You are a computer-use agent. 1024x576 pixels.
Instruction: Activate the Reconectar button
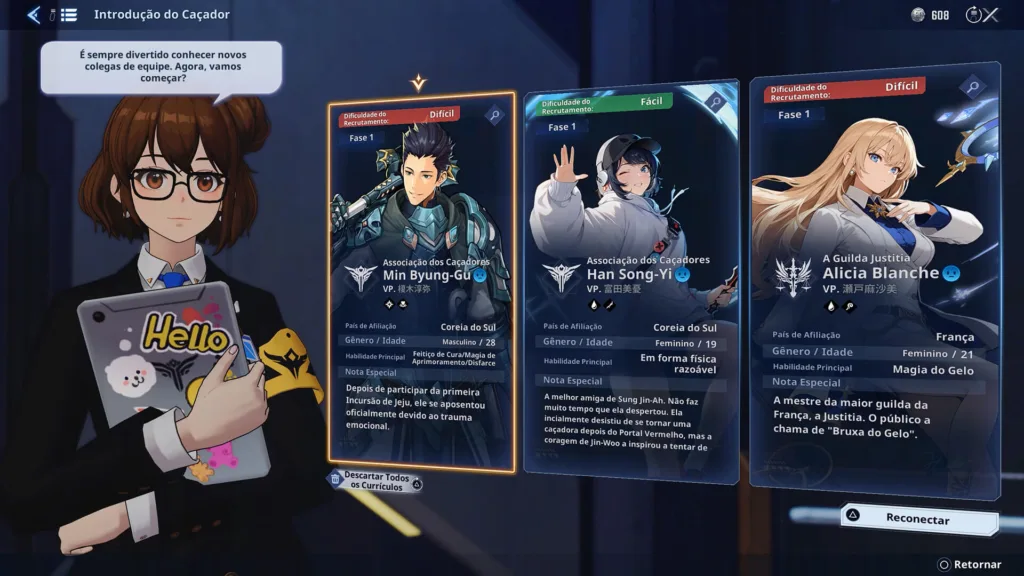pyautogui.click(x=917, y=519)
